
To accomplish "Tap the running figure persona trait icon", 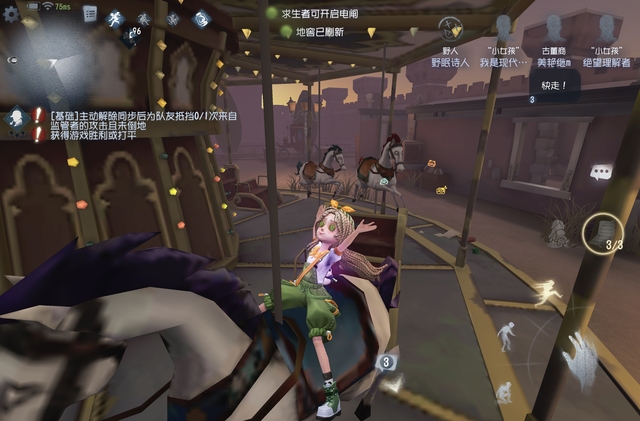I will [x=115, y=18].
